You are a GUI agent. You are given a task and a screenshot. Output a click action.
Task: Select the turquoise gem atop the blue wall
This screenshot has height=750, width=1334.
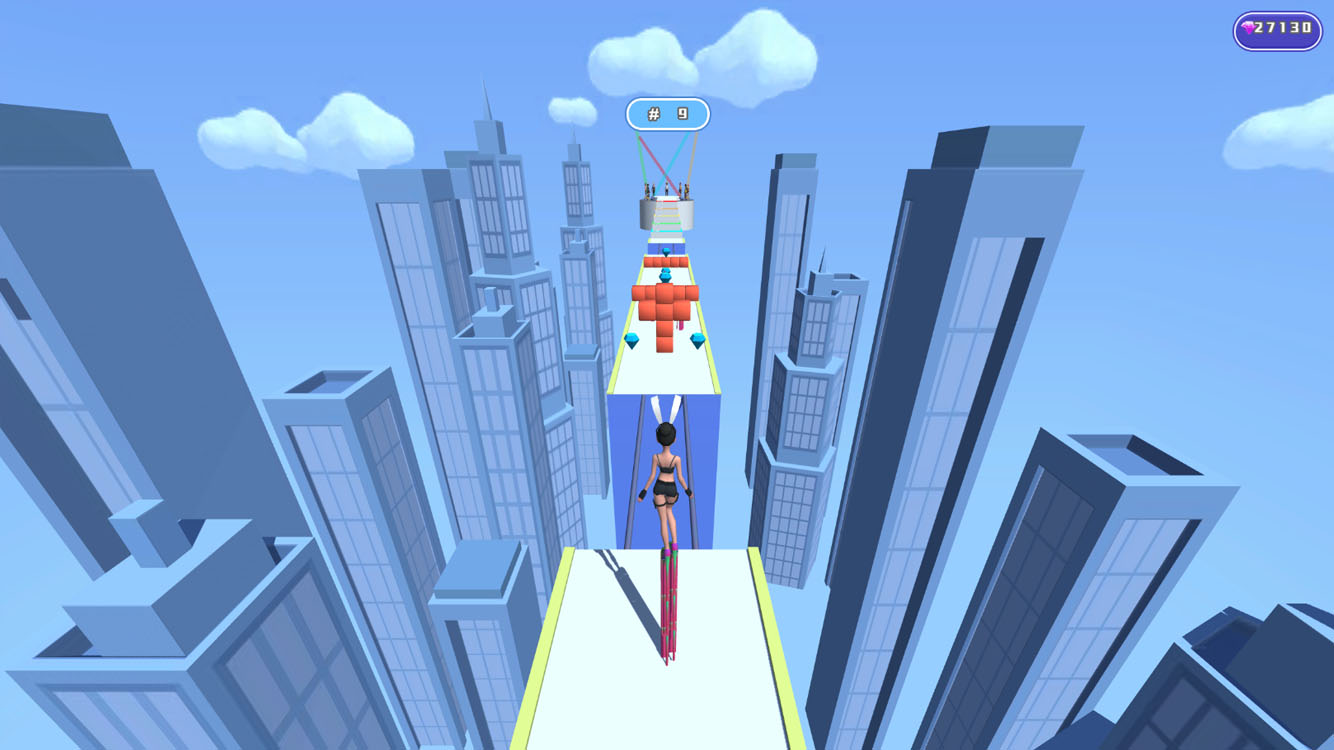tap(666, 251)
